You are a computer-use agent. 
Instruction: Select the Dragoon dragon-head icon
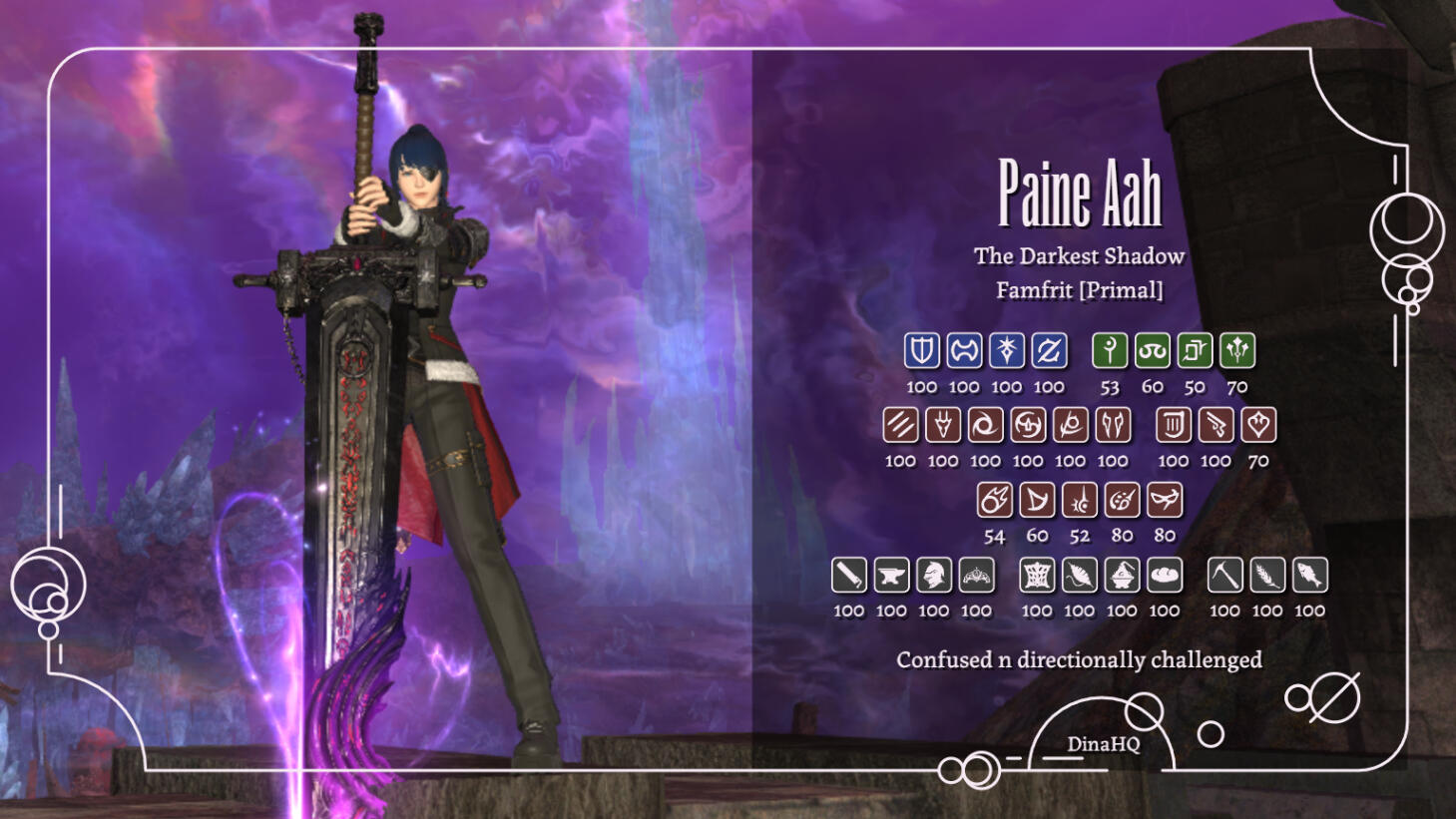click(943, 425)
